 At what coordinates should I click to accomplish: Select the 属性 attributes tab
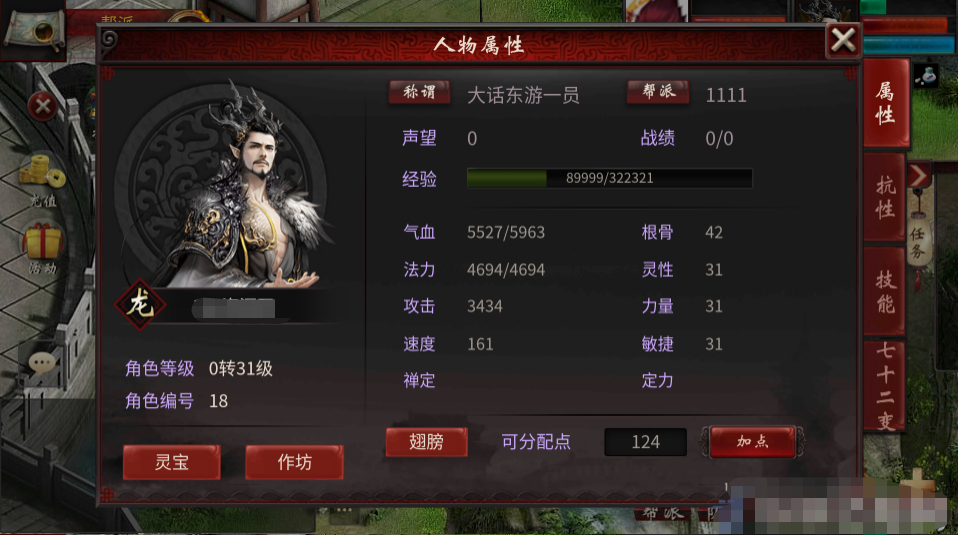click(x=885, y=103)
